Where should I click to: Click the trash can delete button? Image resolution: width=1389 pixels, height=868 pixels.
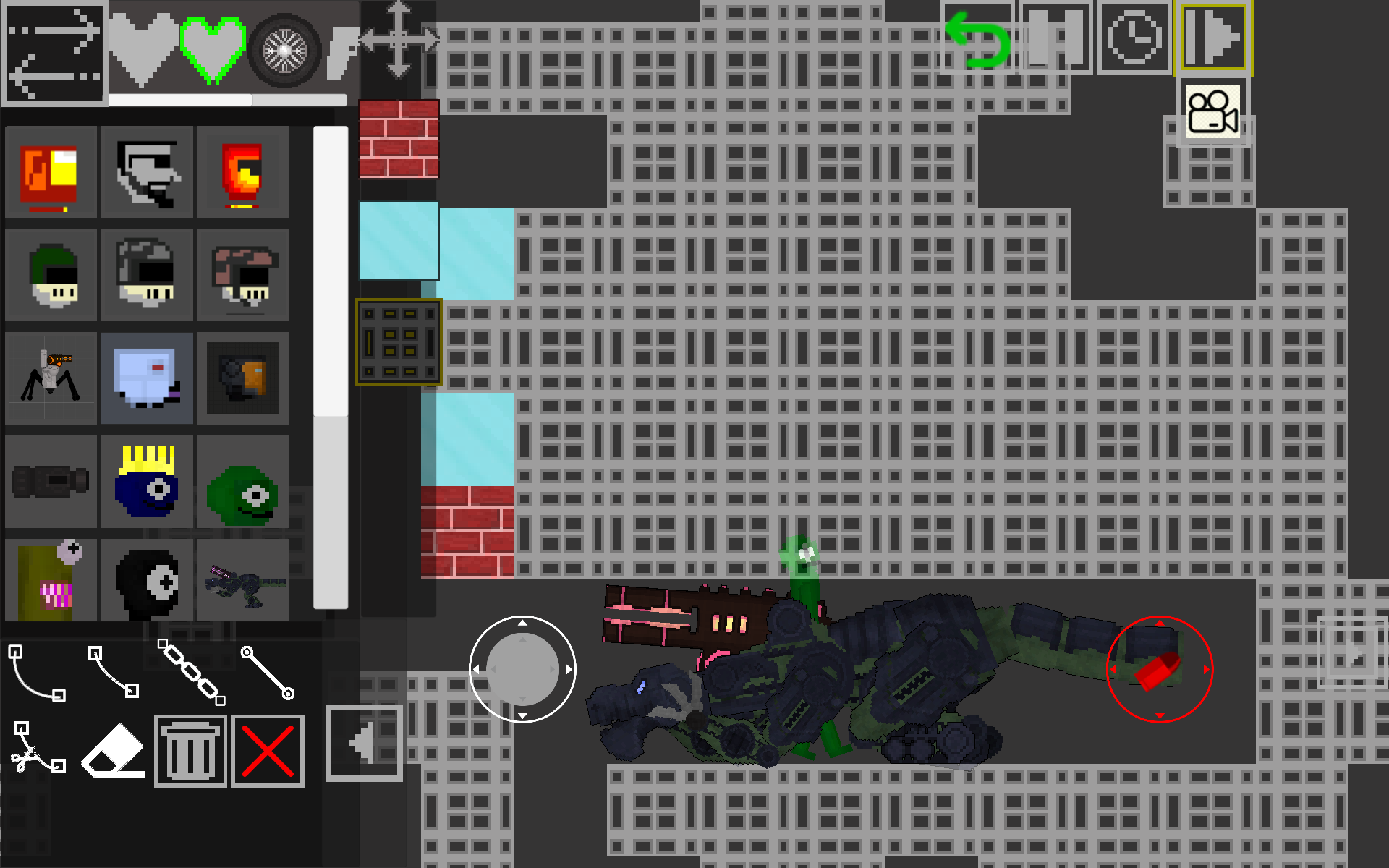coord(190,751)
